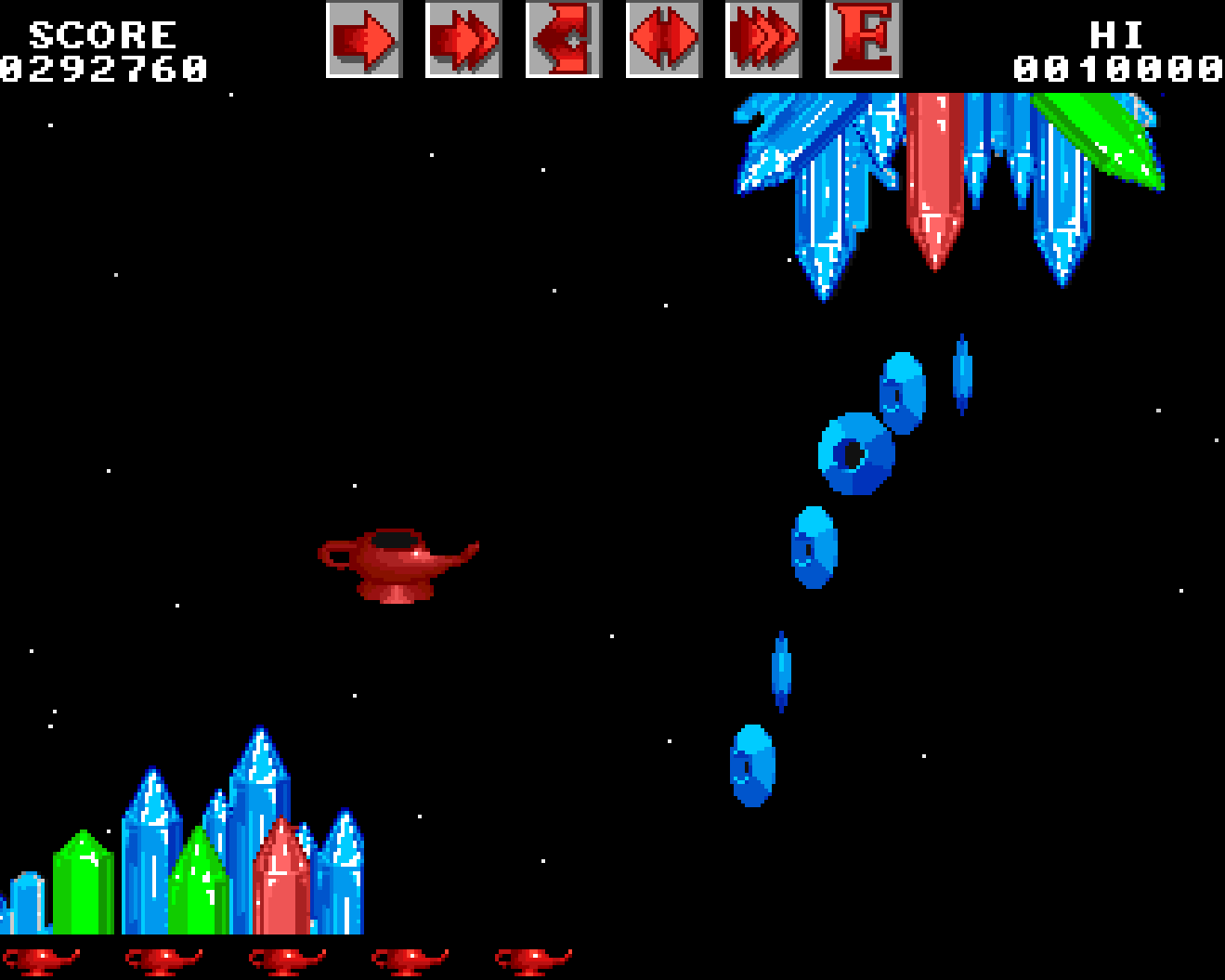Choose the double arrow power-up icon
Screen dimensions: 1225x980
pyautogui.click(x=463, y=39)
